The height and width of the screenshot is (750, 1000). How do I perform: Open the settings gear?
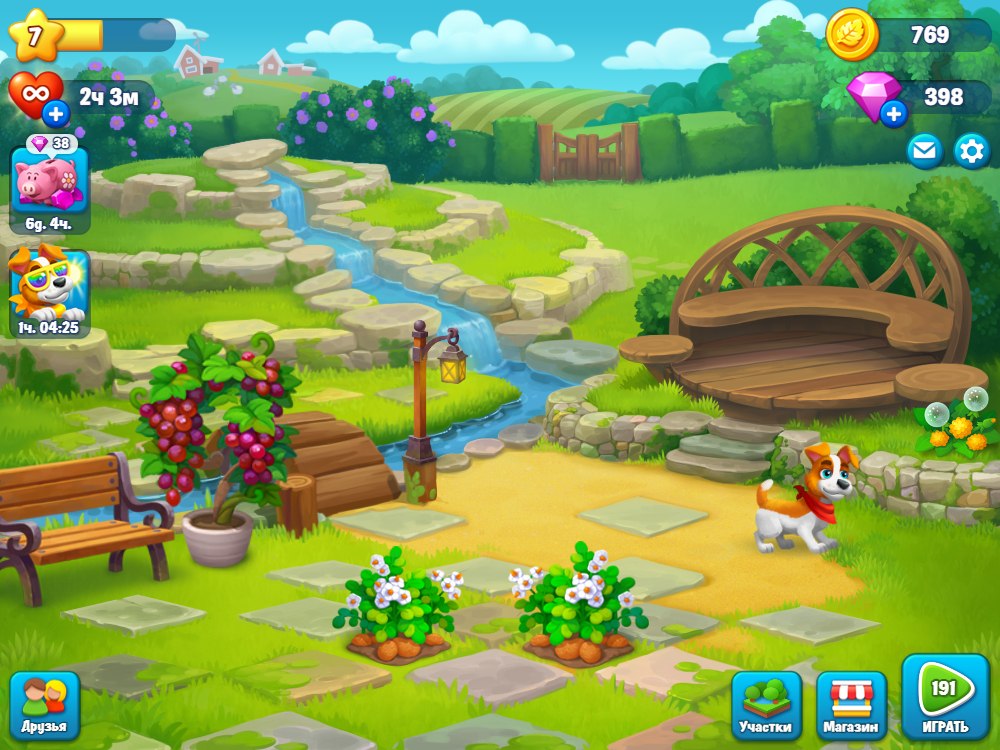(971, 150)
